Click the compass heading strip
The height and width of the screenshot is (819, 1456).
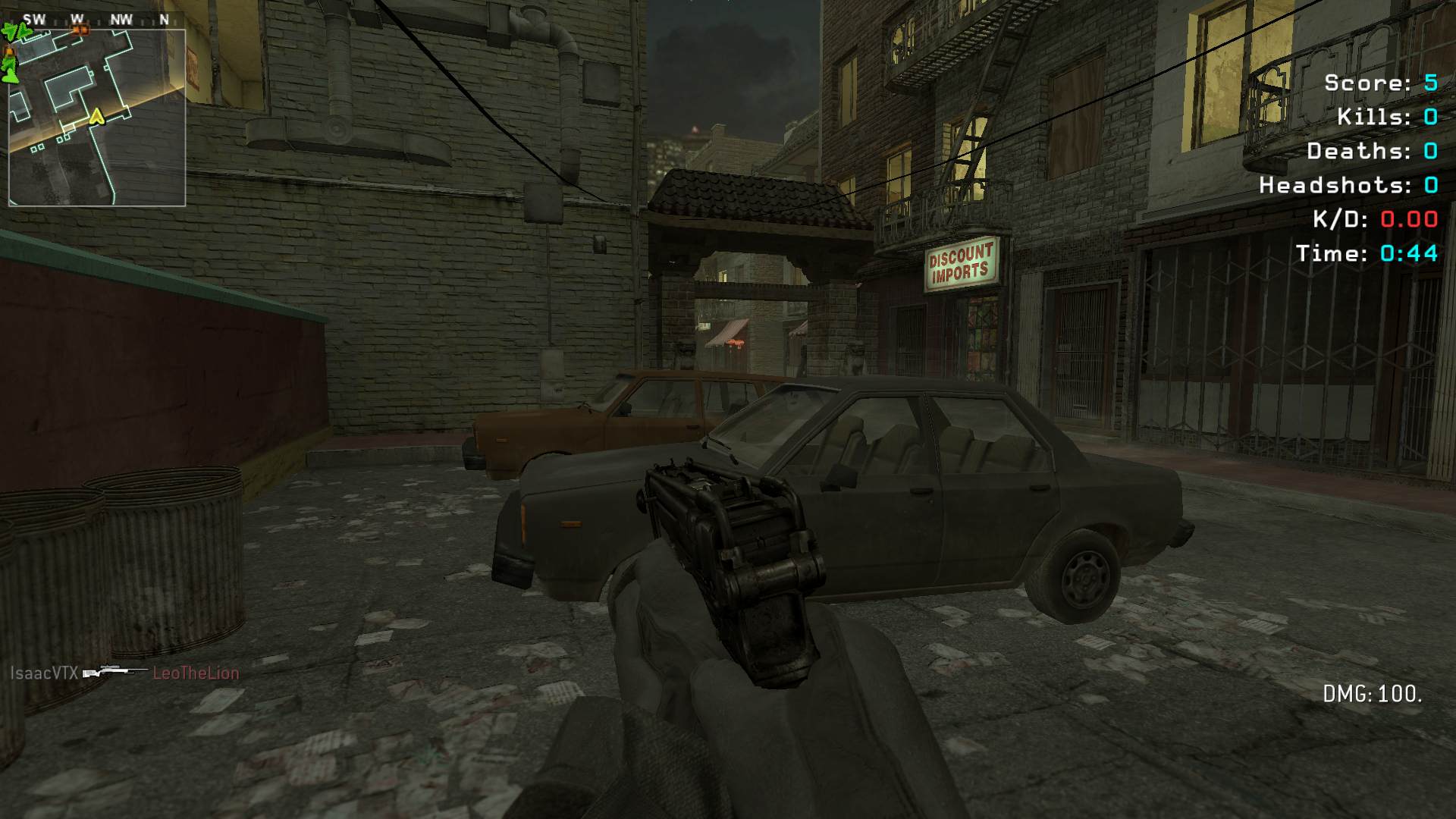97,20
